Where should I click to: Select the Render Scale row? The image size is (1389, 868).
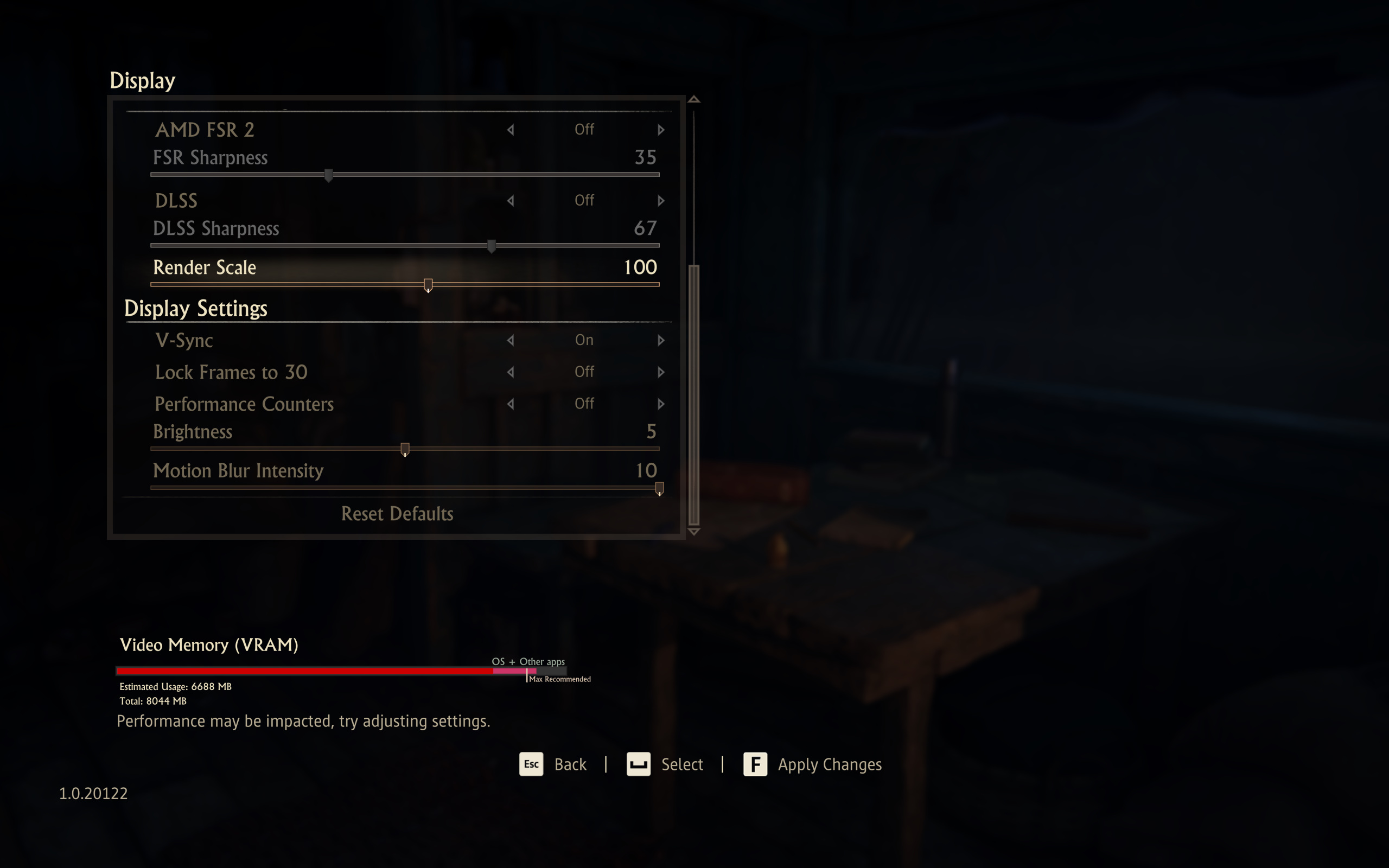205,267
